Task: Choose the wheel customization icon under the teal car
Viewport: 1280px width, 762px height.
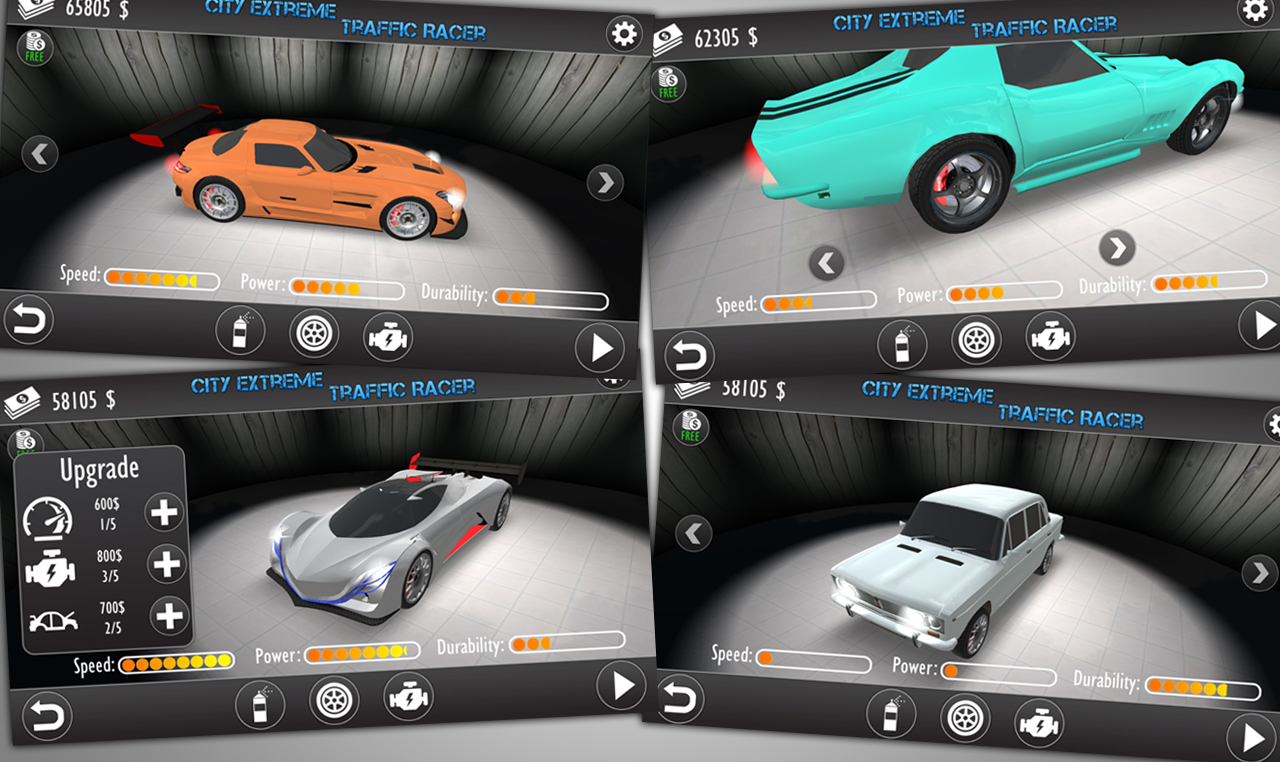Action: click(x=976, y=339)
